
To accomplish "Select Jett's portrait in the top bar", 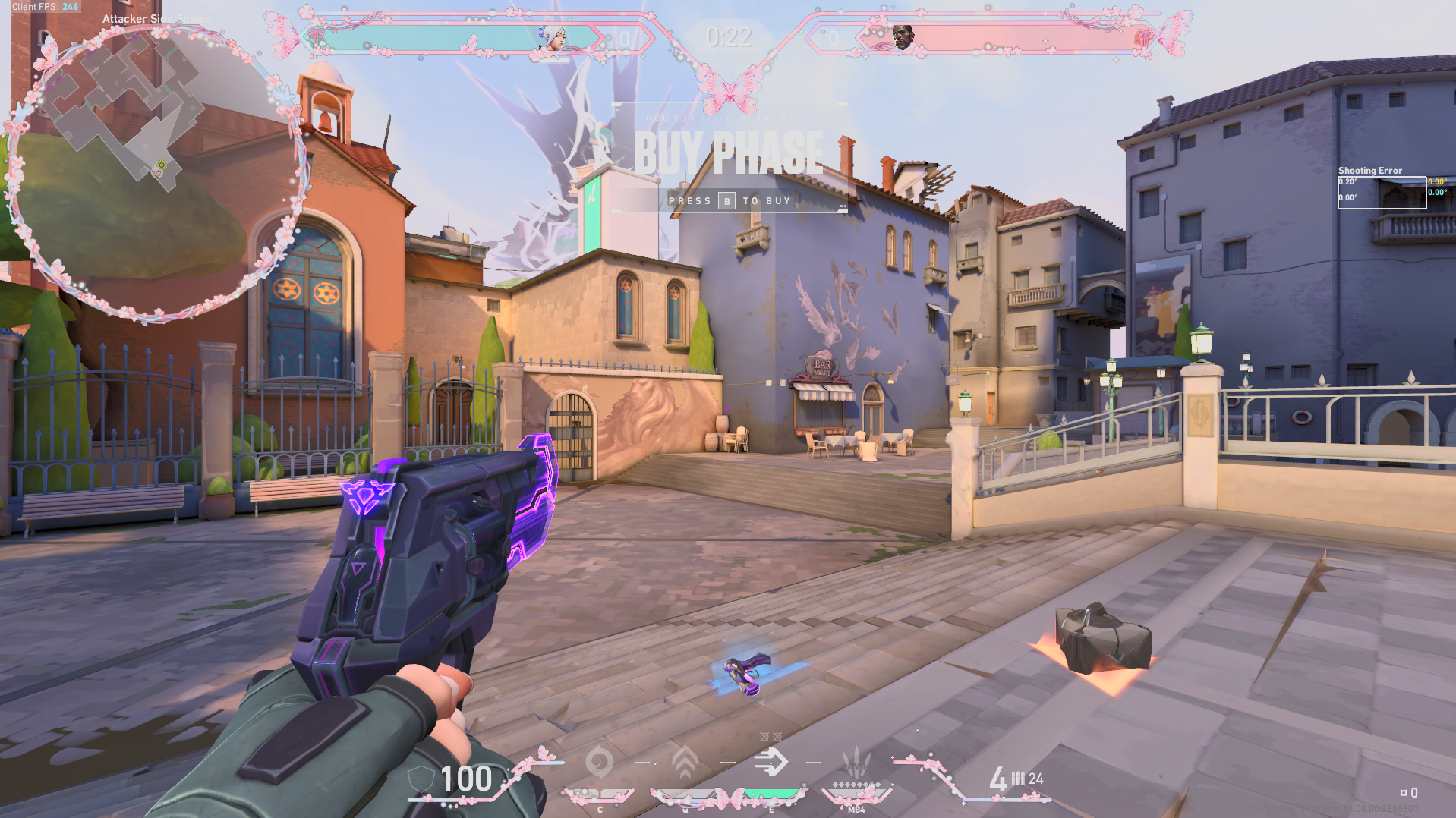I will 552,37.
